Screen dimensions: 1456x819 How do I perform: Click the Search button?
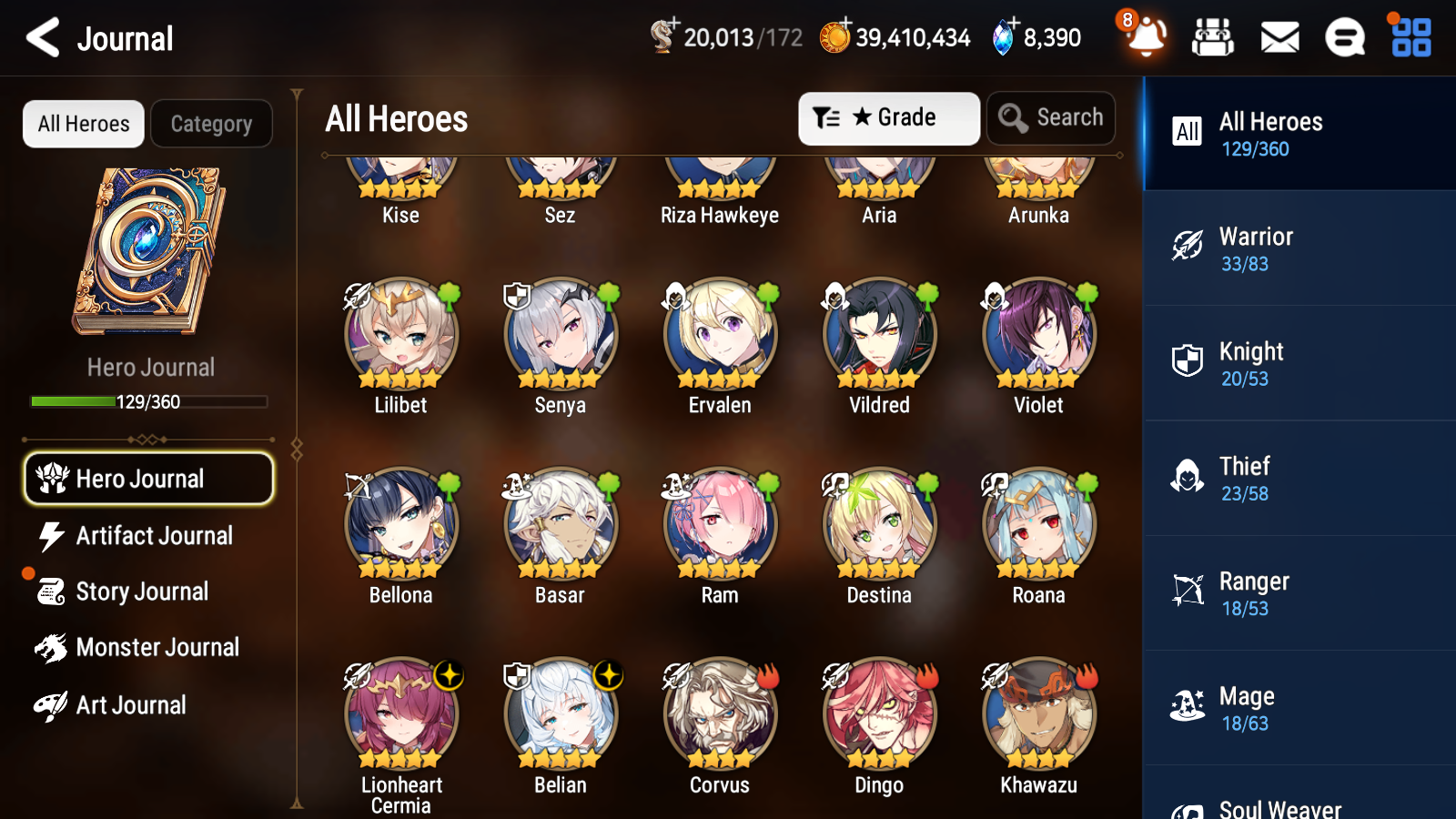pos(1051,117)
